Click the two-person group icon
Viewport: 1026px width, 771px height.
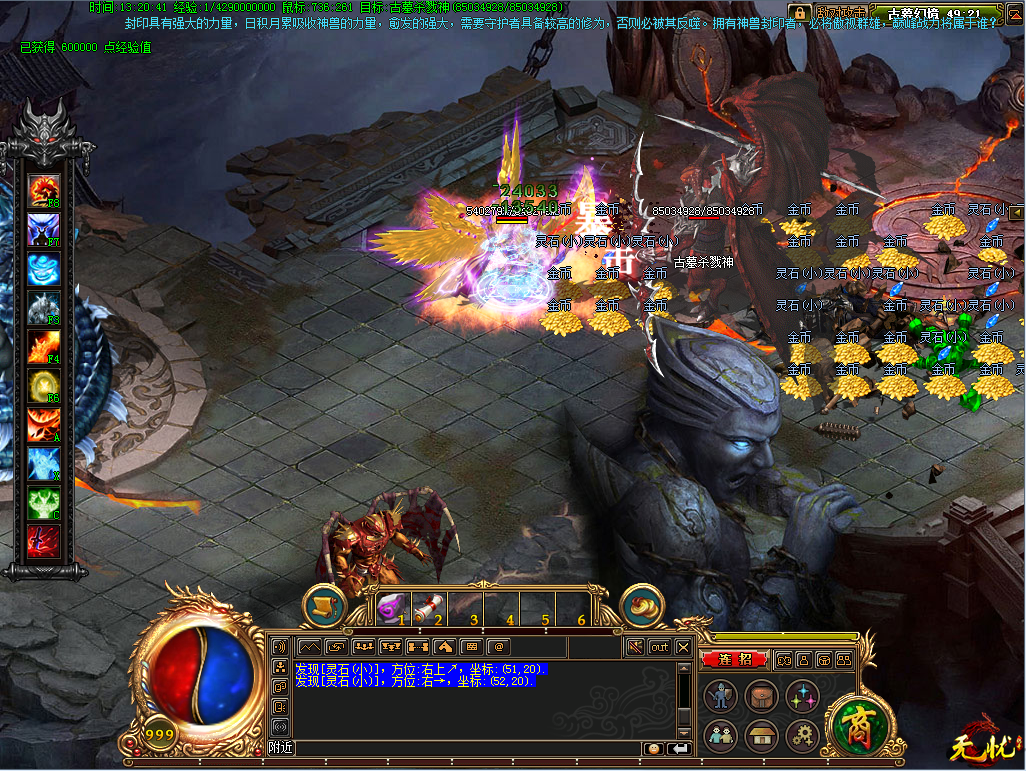(720, 737)
